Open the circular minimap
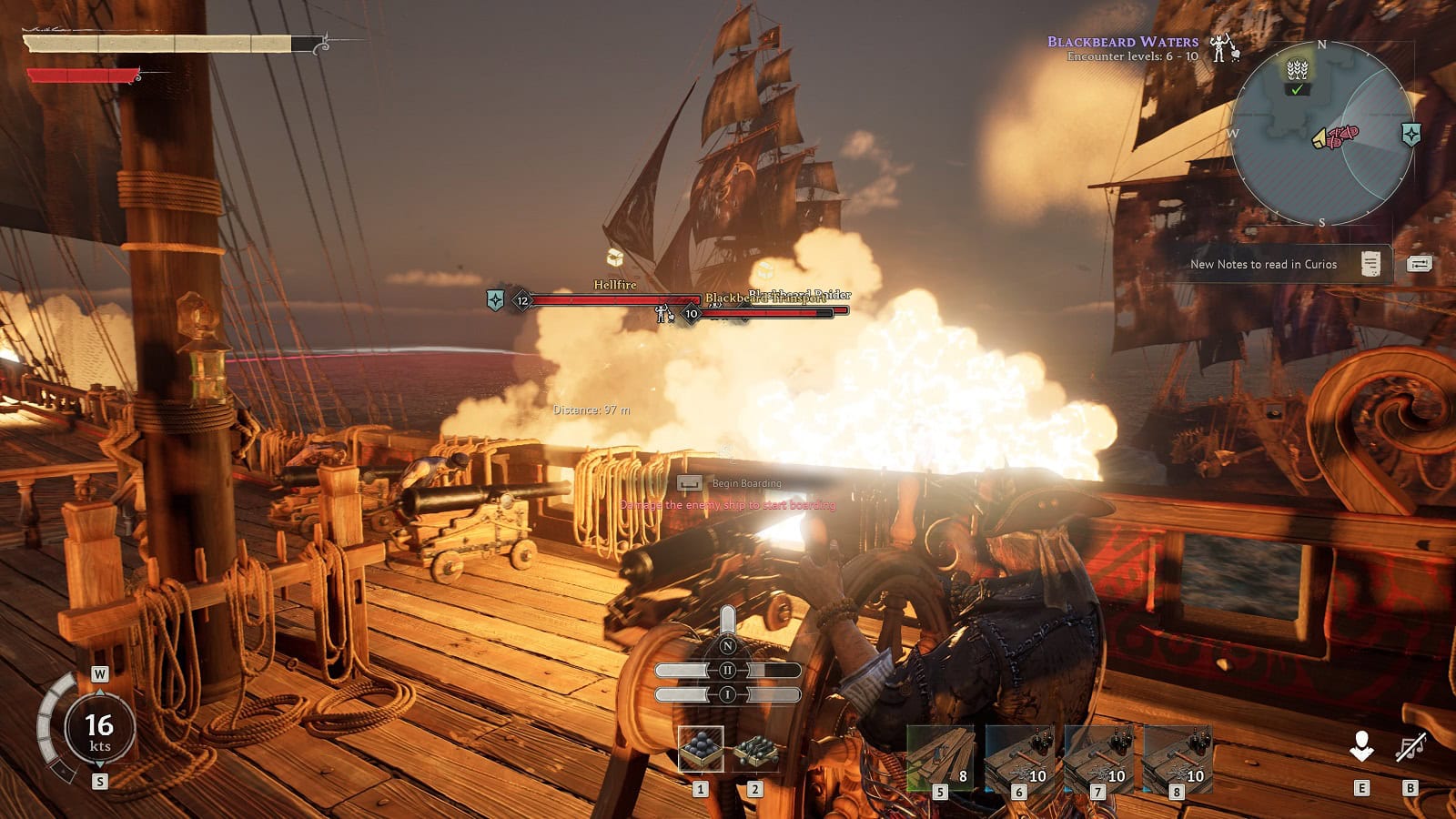The image size is (1456, 819). coord(1322,135)
